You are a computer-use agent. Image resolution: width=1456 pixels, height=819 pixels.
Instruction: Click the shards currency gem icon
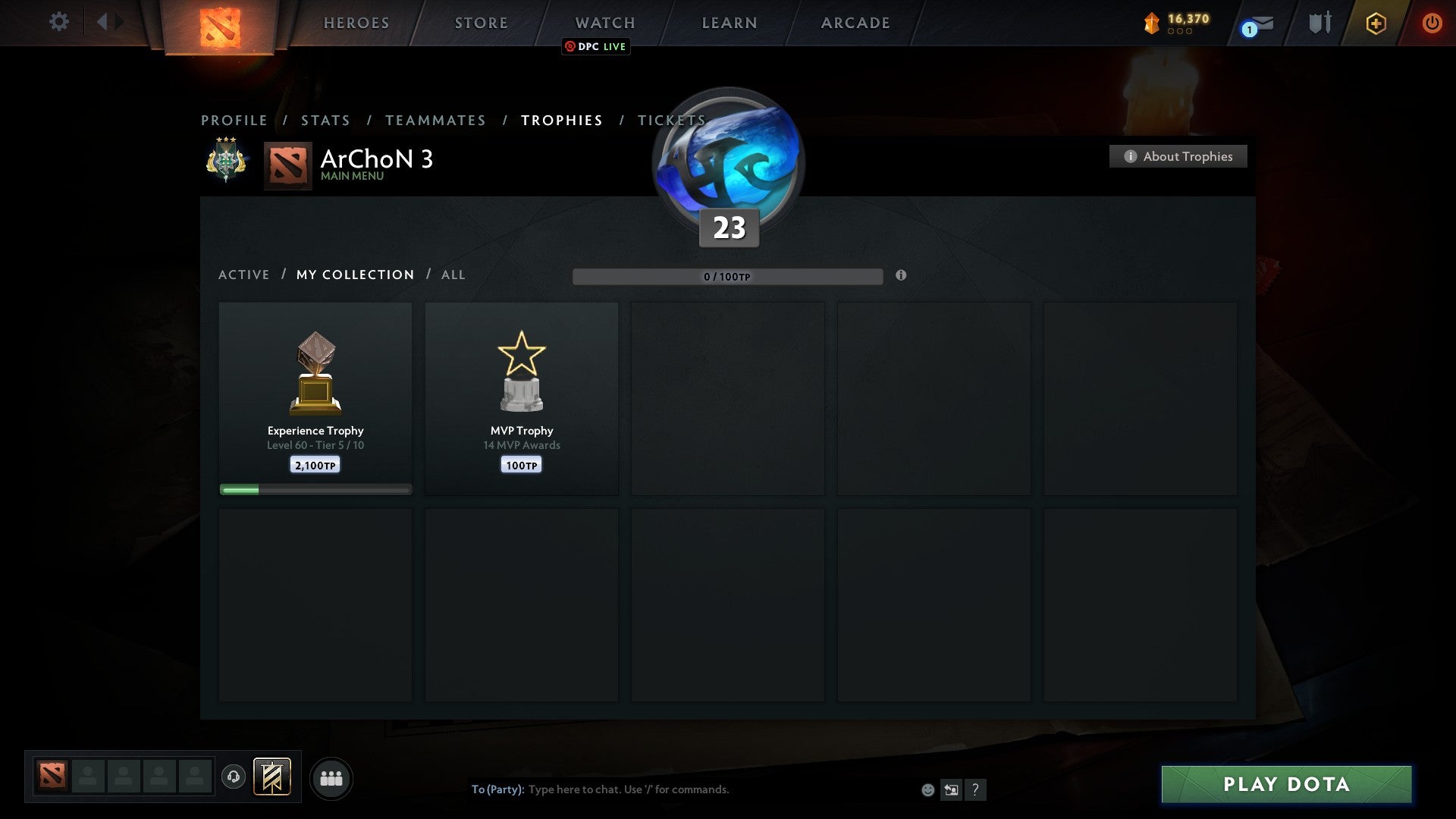(1150, 23)
